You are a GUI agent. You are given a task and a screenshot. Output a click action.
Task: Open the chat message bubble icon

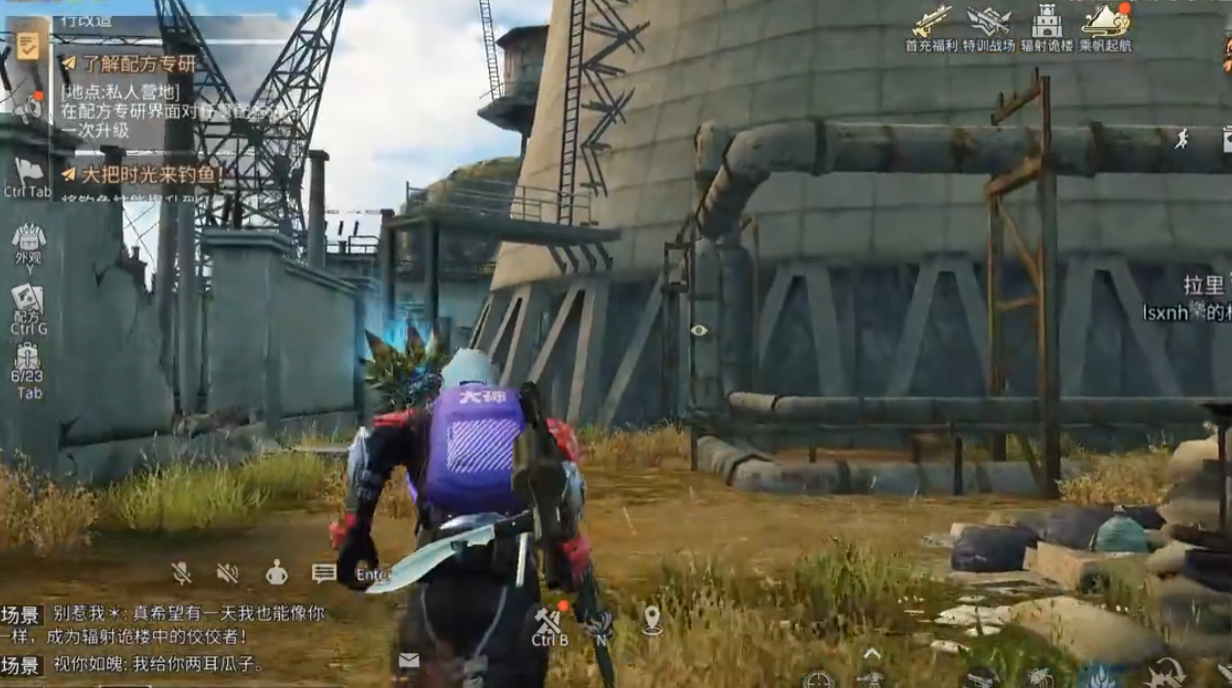pyautogui.click(x=323, y=573)
